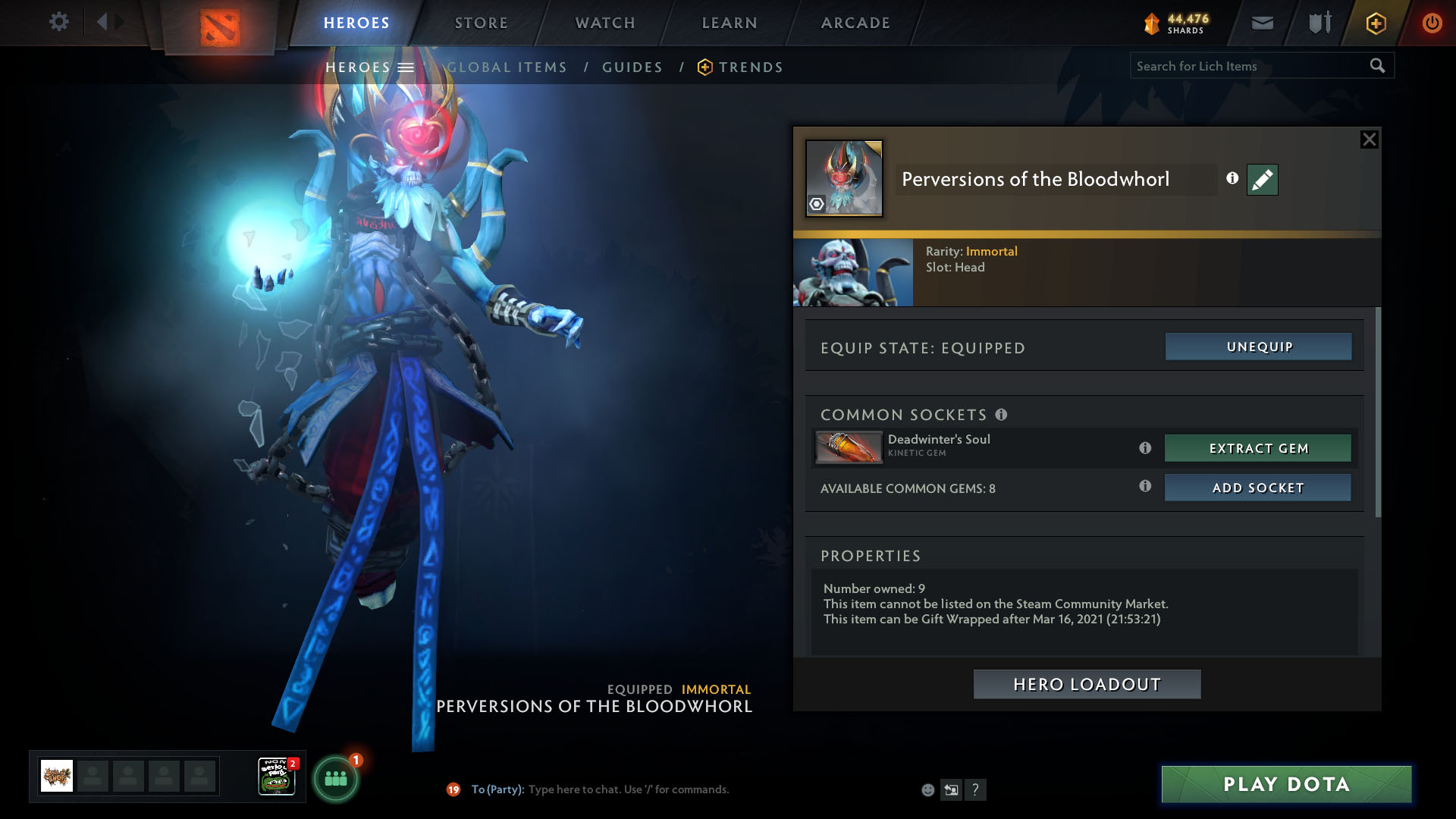
Task: Quit the game with the power button
Action: pyautogui.click(x=1432, y=23)
